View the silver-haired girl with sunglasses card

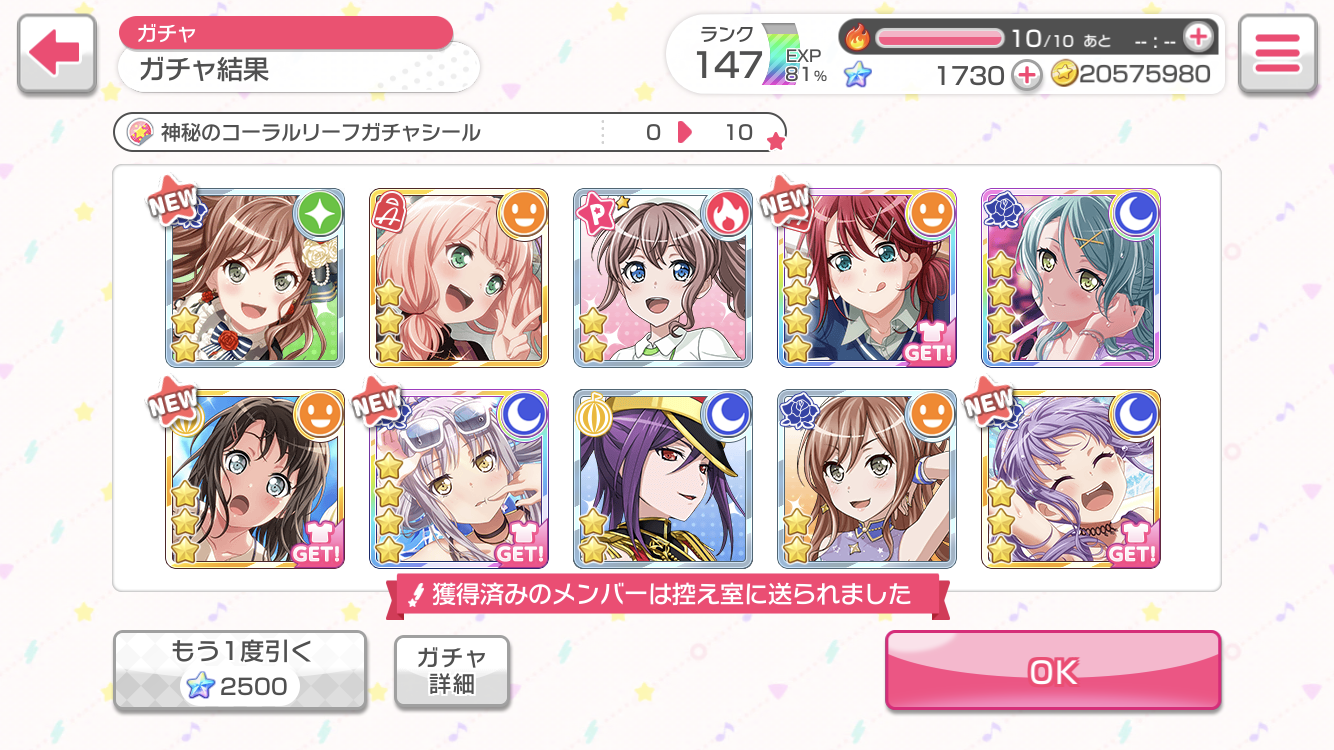pyautogui.click(x=459, y=479)
